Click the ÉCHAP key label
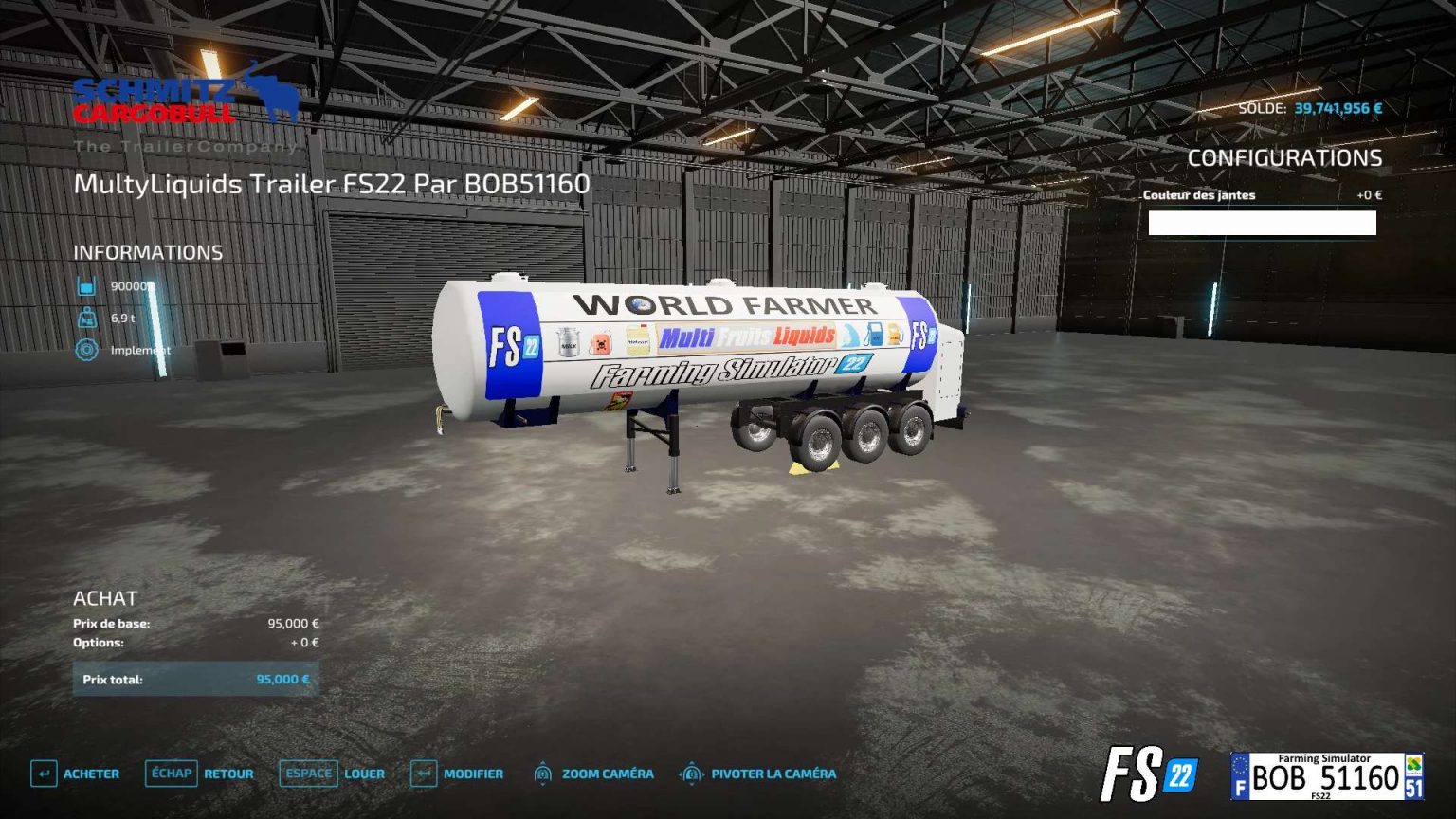The height and width of the screenshot is (819, 1456). (x=171, y=773)
